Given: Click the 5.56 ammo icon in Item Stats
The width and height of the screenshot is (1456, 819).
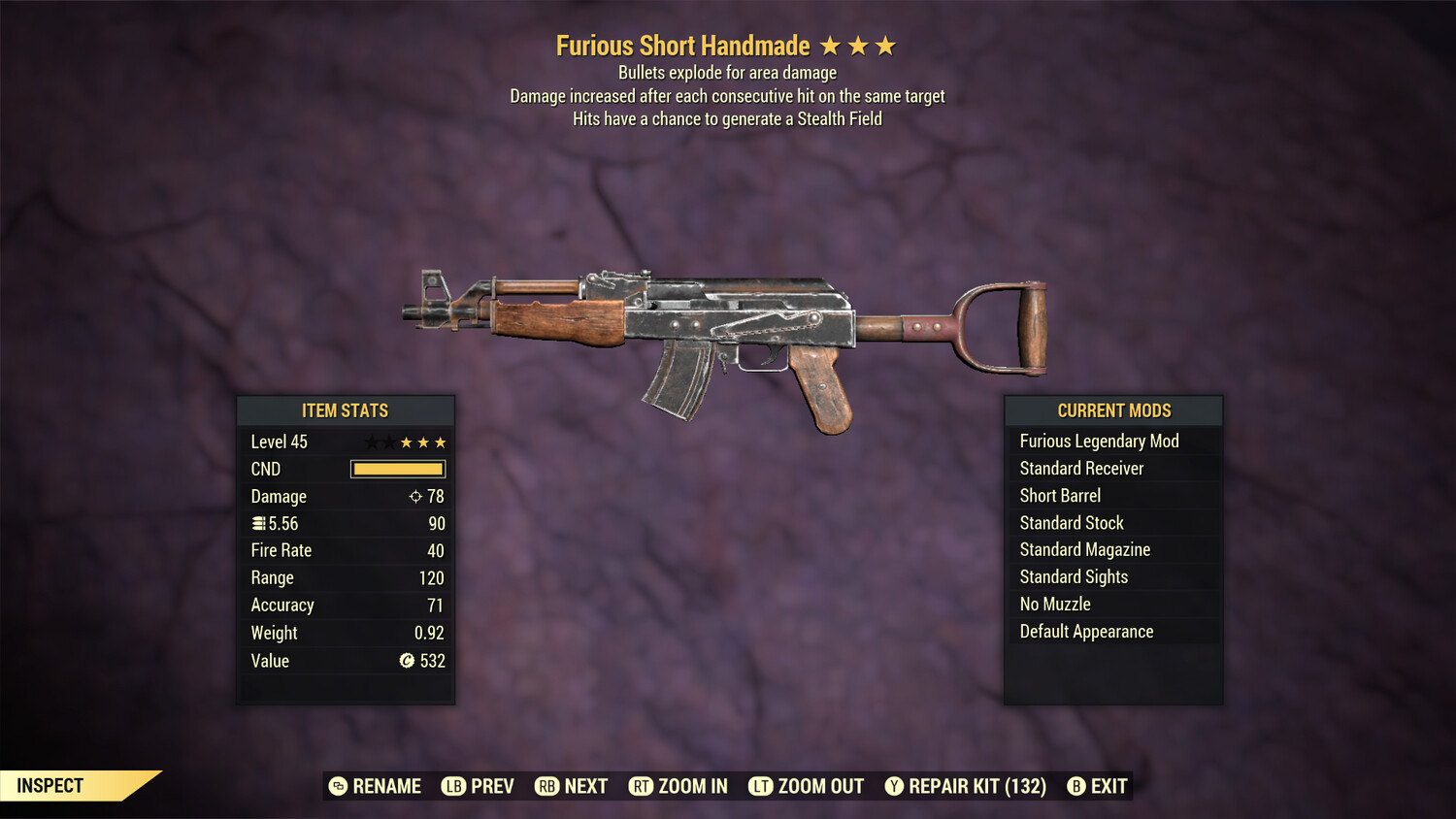Looking at the screenshot, I should click(257, 523).
